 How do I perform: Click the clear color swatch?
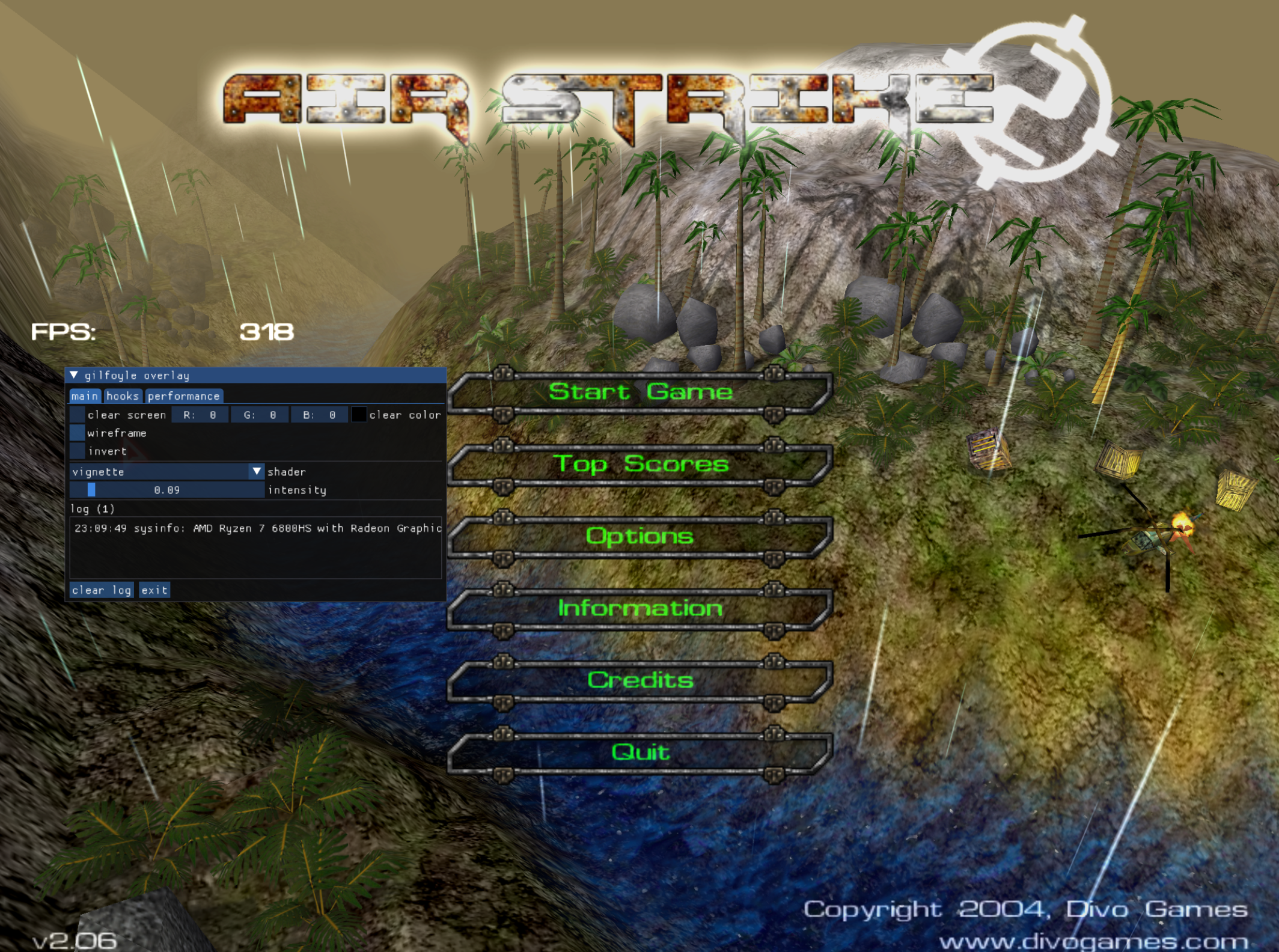pos(359,415)
